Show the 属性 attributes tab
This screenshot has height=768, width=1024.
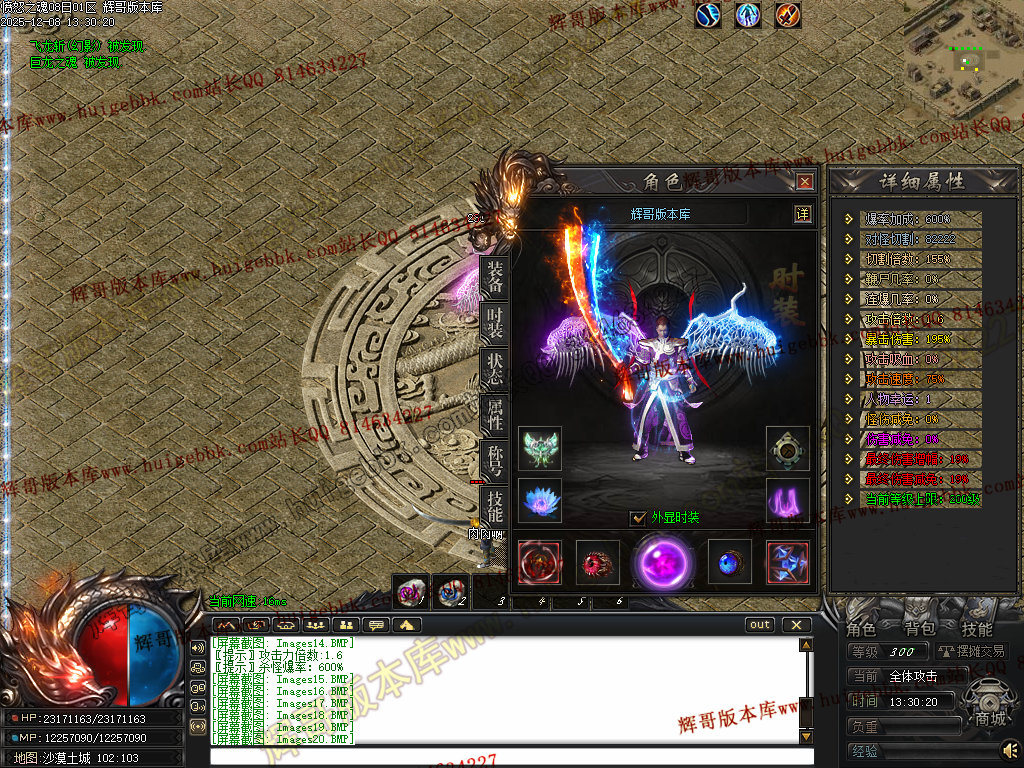(x=494, y=415)
